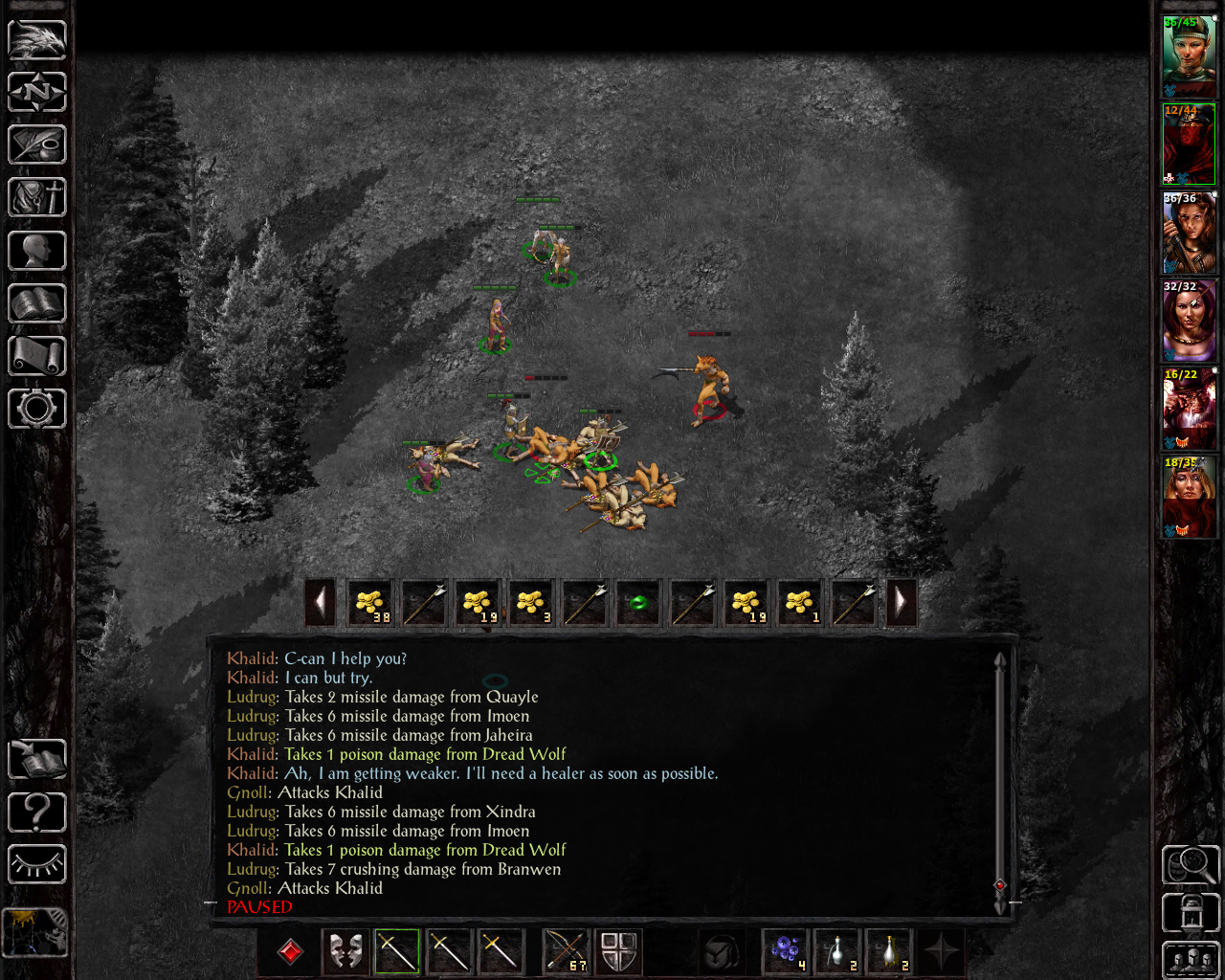The height and width of the screenshot is (980, 1225).
Task: Pick up the green gem from ground
Action: [x=638, y=603]
